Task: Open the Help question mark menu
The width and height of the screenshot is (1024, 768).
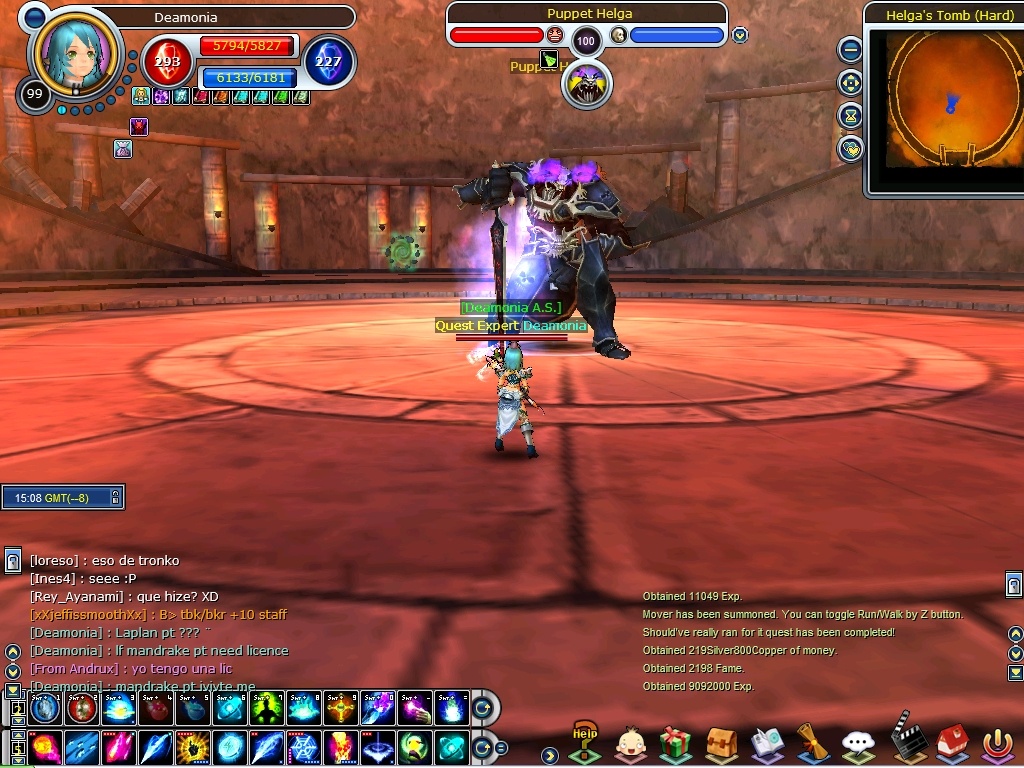Action: tap(585, 742)
